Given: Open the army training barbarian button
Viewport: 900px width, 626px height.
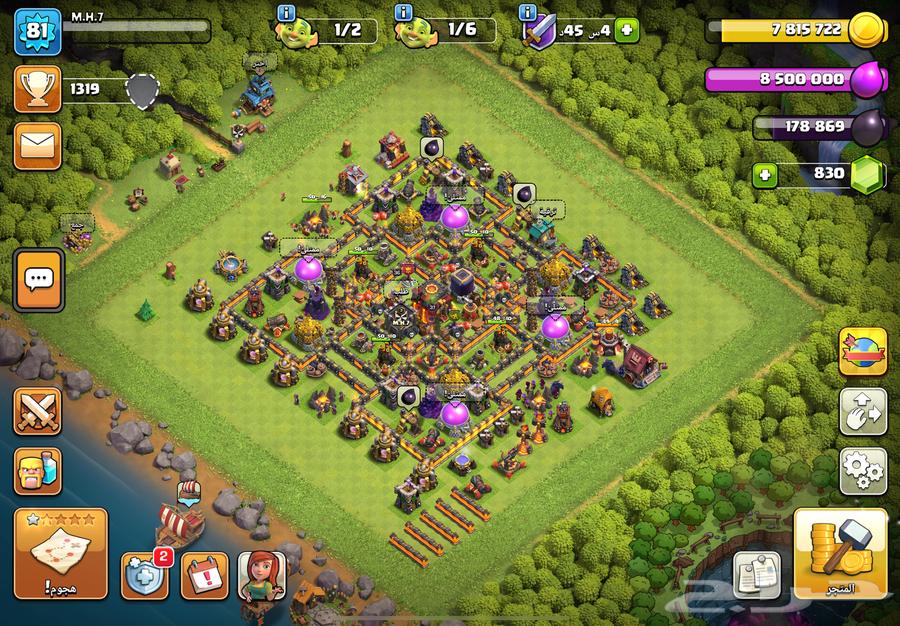Looking at the screenshot, I should tap(38, 470).
